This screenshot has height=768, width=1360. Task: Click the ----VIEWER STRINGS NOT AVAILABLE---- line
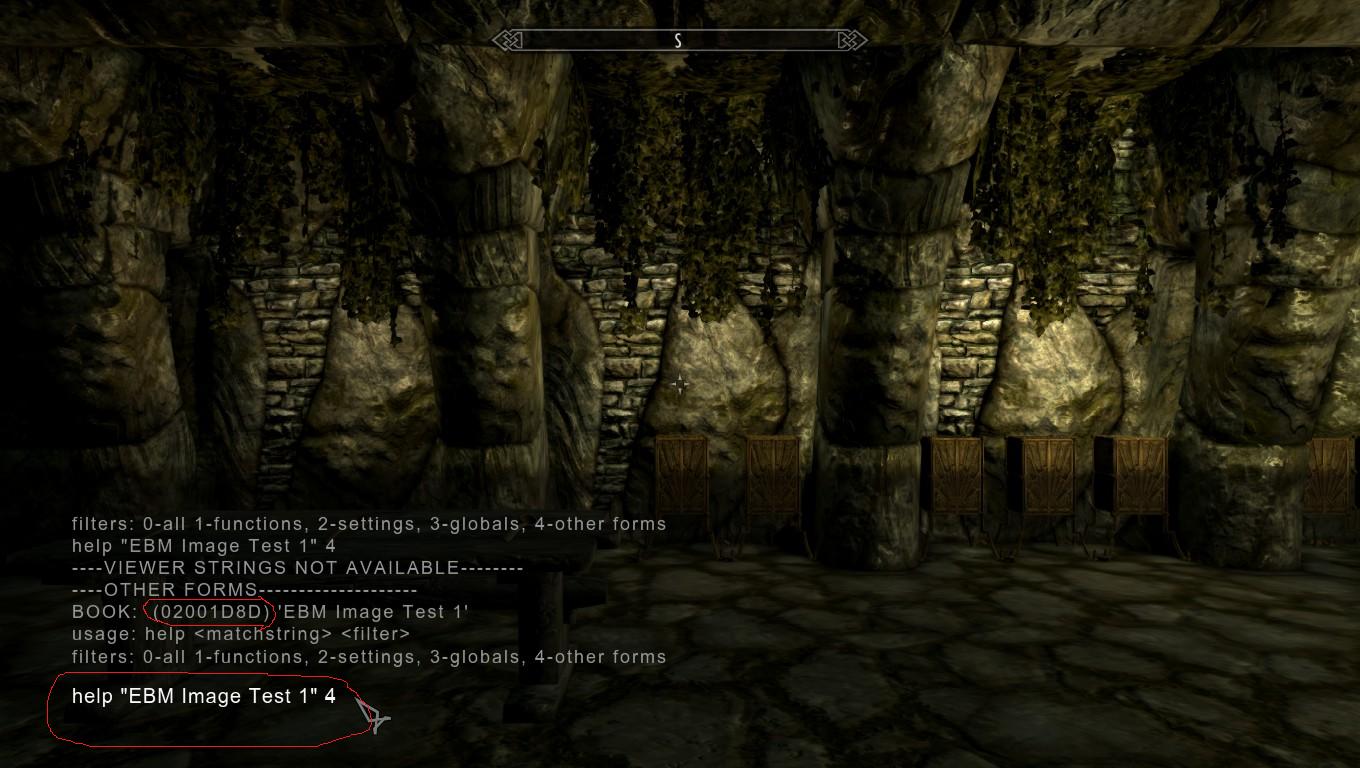pos(296,567)
